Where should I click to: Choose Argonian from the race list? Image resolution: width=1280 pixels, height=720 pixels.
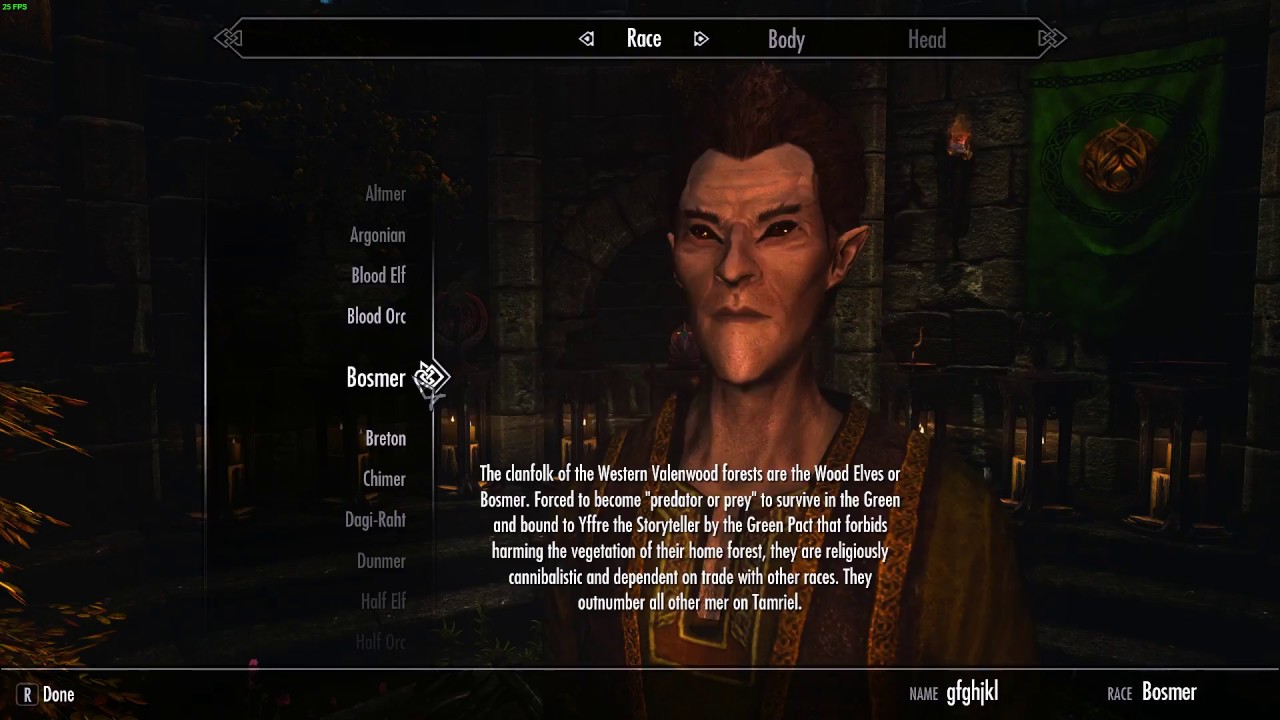[377, 235]
